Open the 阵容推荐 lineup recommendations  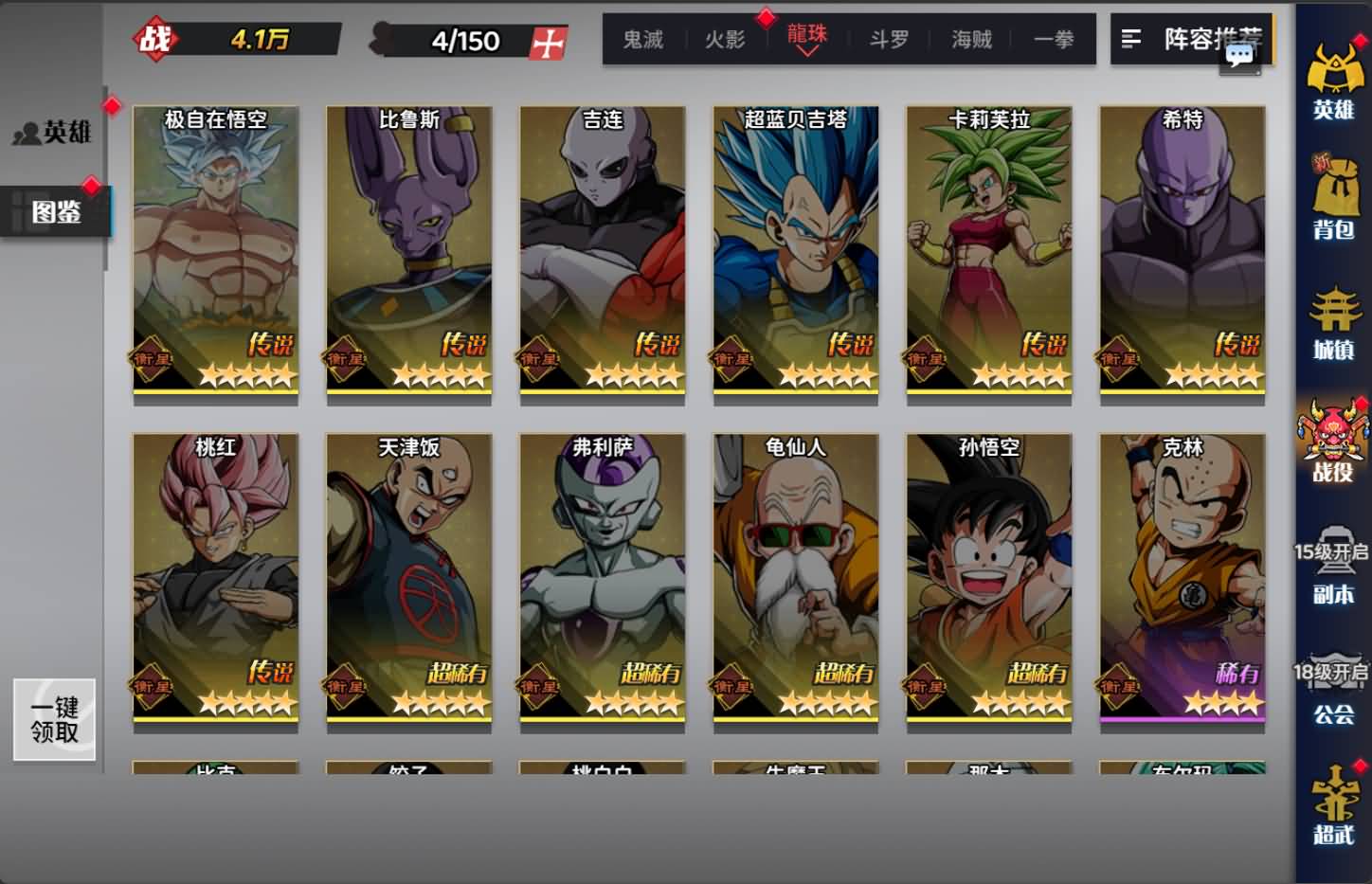click(1191, 39)
